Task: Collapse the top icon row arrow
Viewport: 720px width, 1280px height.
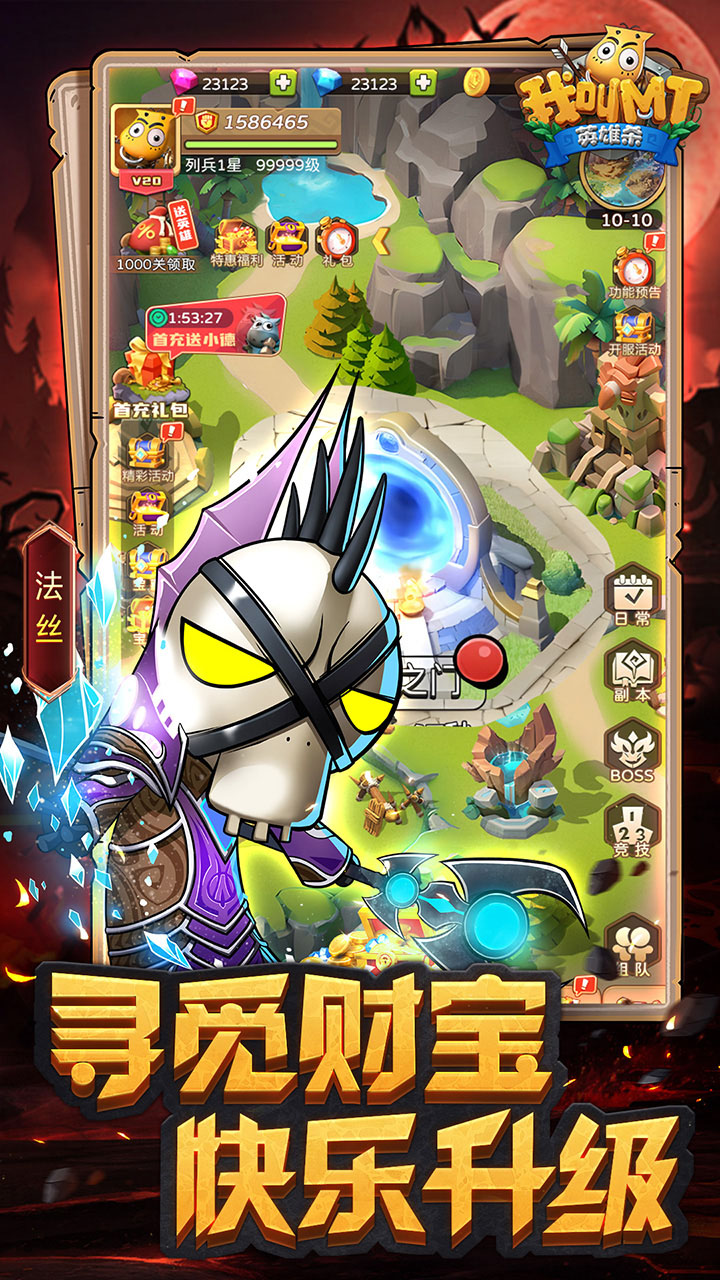Action: coord(380,241)
